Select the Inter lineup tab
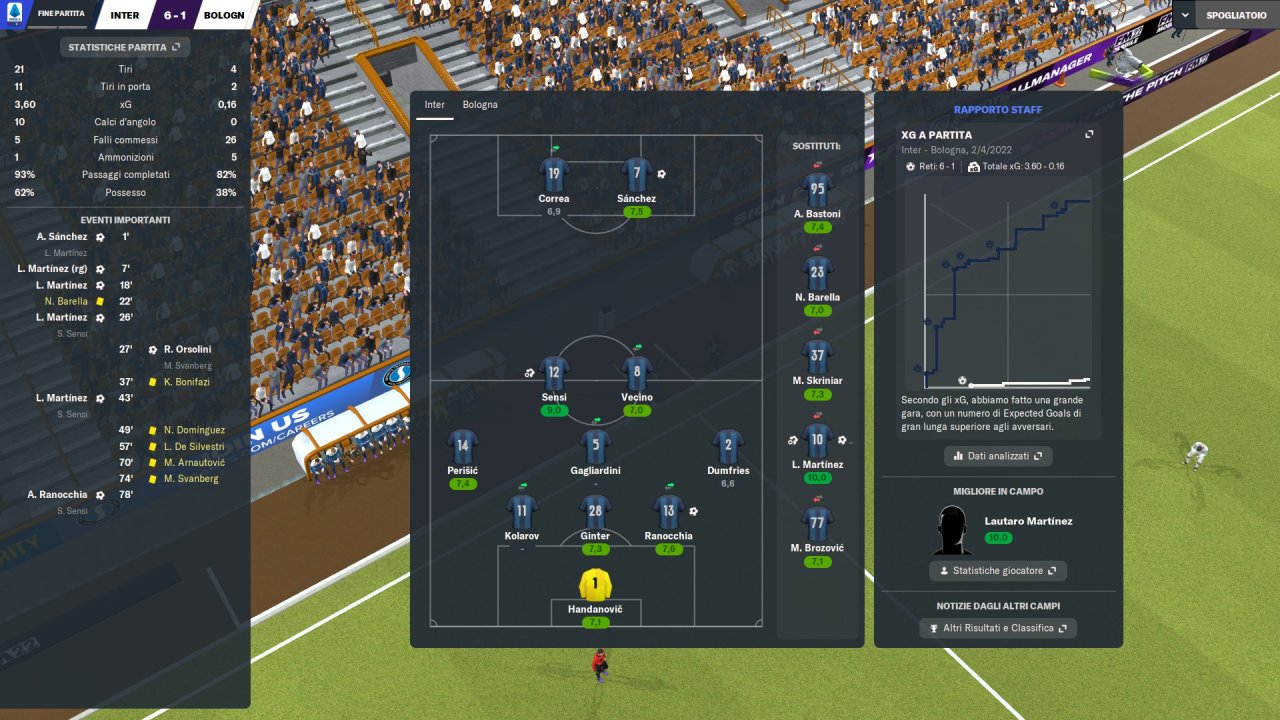 [434, 105]
